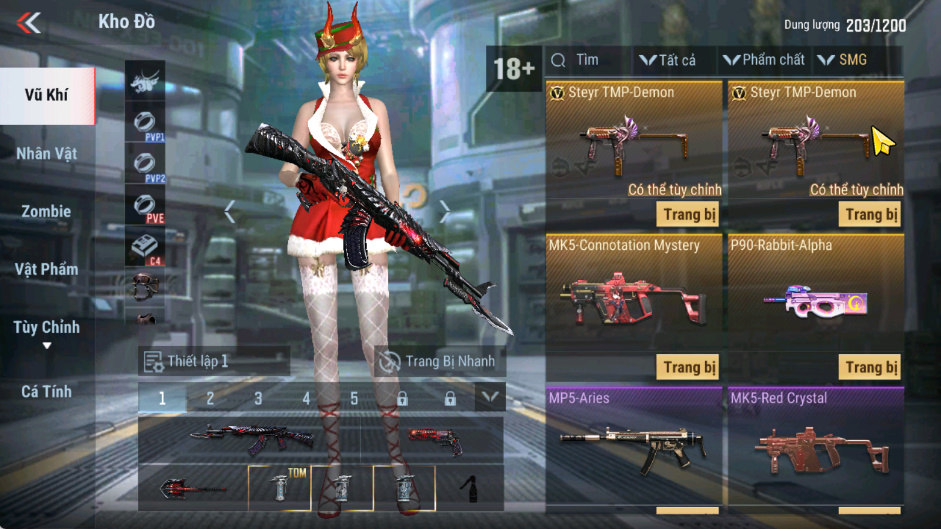Select the Zombie category tab
941x529 pixels.
pos(47,211)
